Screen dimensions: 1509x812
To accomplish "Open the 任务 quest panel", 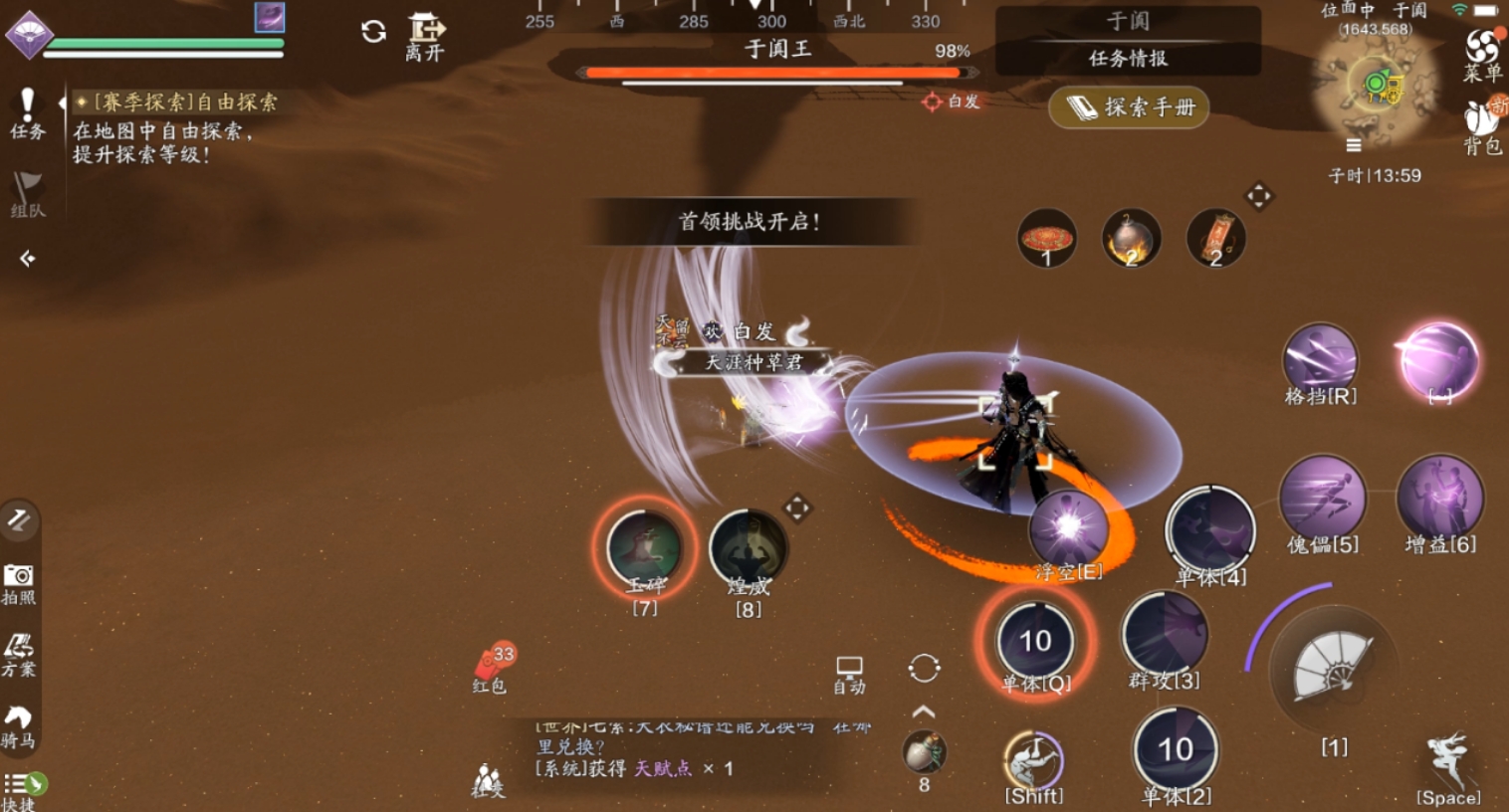I will tap(27, 111).
